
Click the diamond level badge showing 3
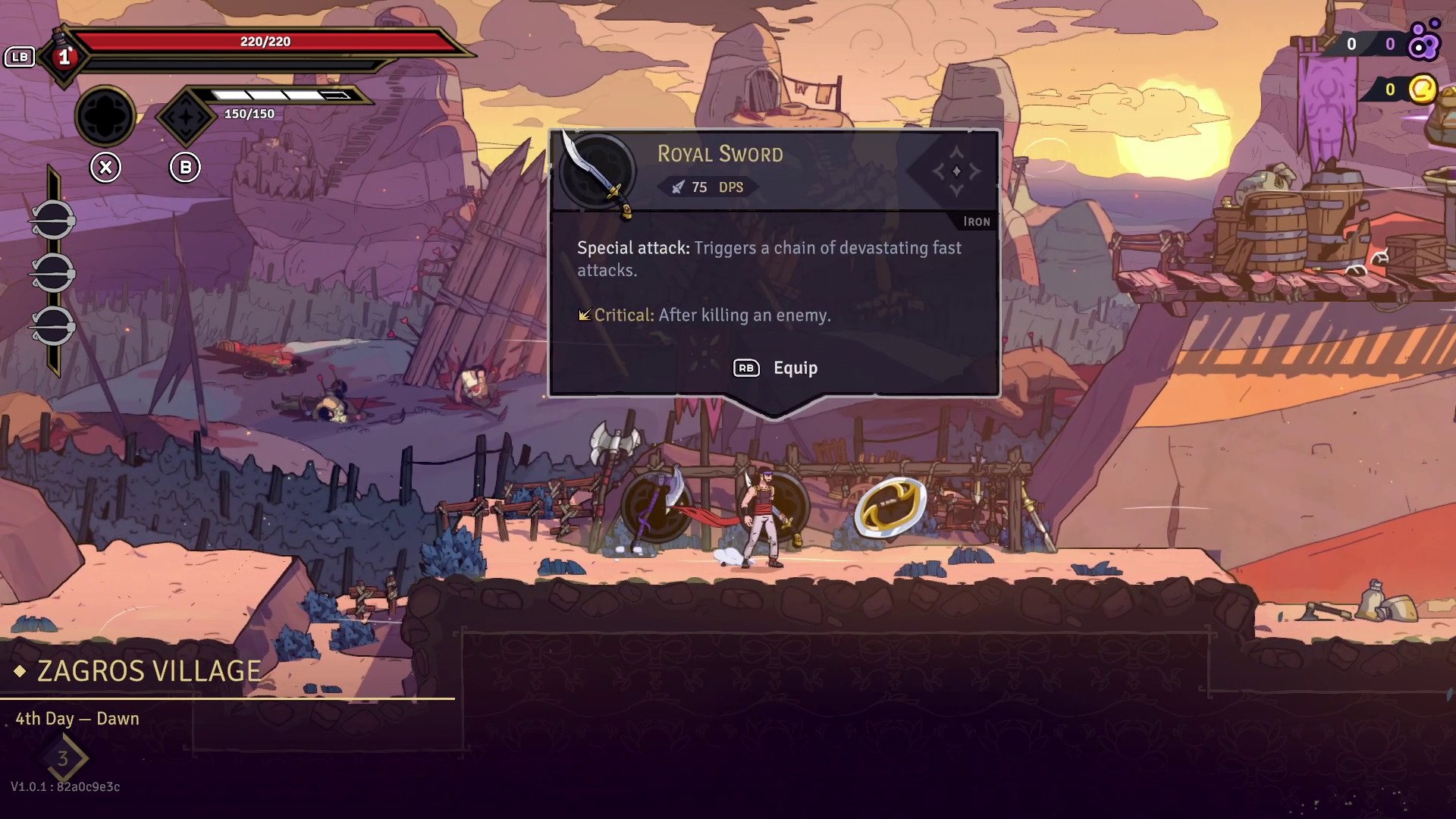[63, 758]
